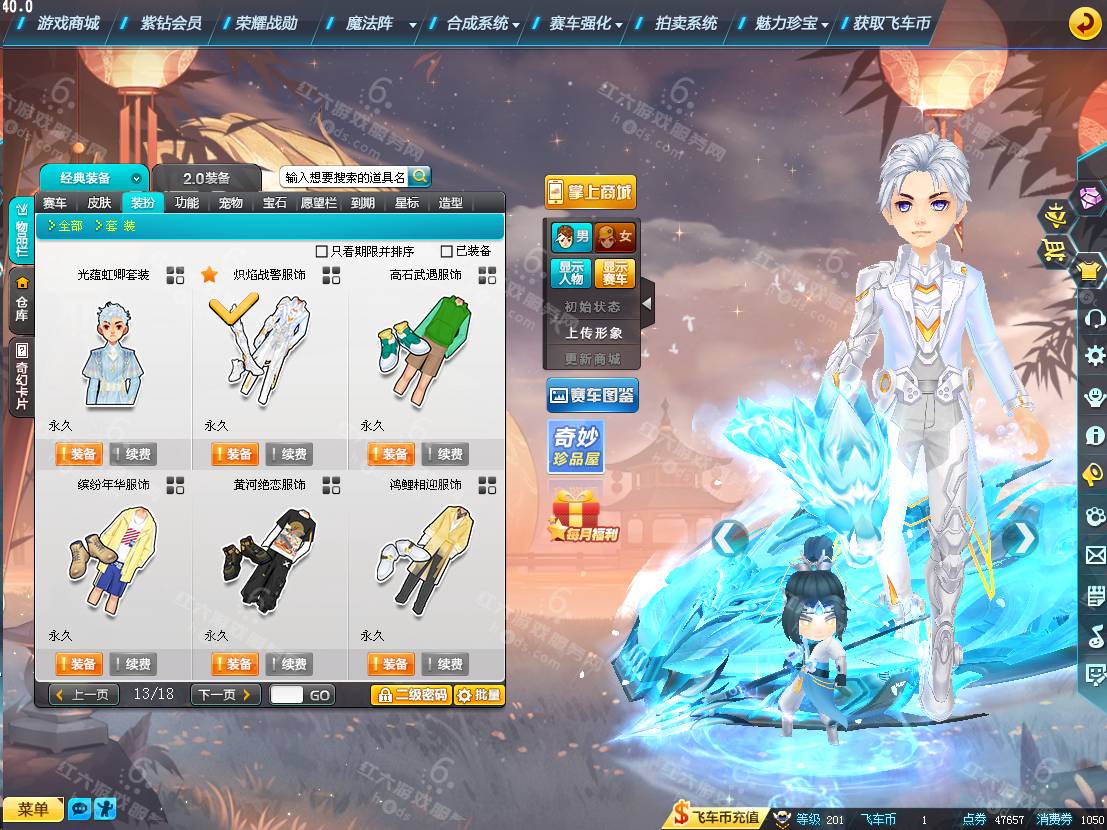Open the 菜单 main menu button
Image resolution: width=1107 pixels, height=830 pixels.
click(x=33, y=809)
